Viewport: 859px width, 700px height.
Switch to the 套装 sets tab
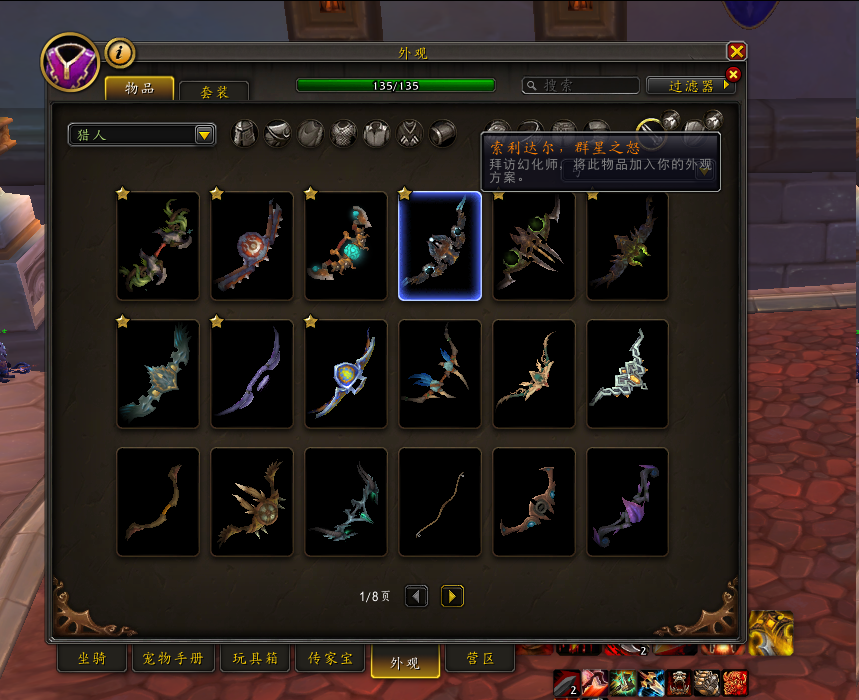(x=214, y=91)
